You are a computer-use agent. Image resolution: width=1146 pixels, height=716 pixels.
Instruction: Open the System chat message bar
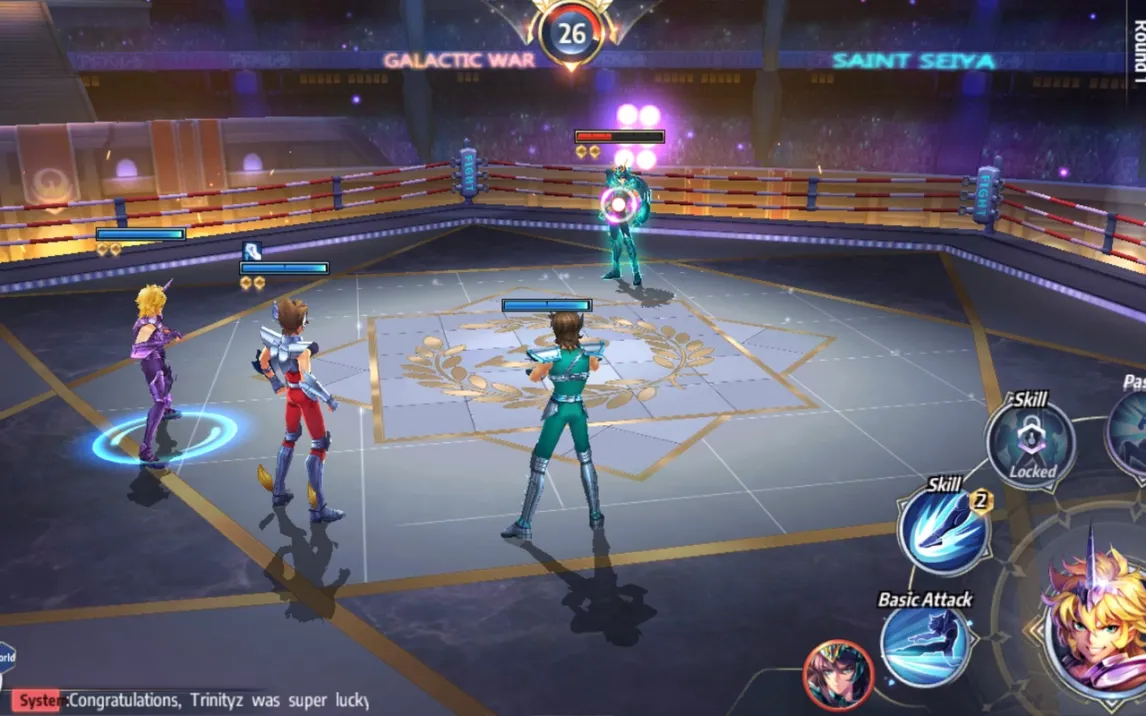(x=190, y=700)
